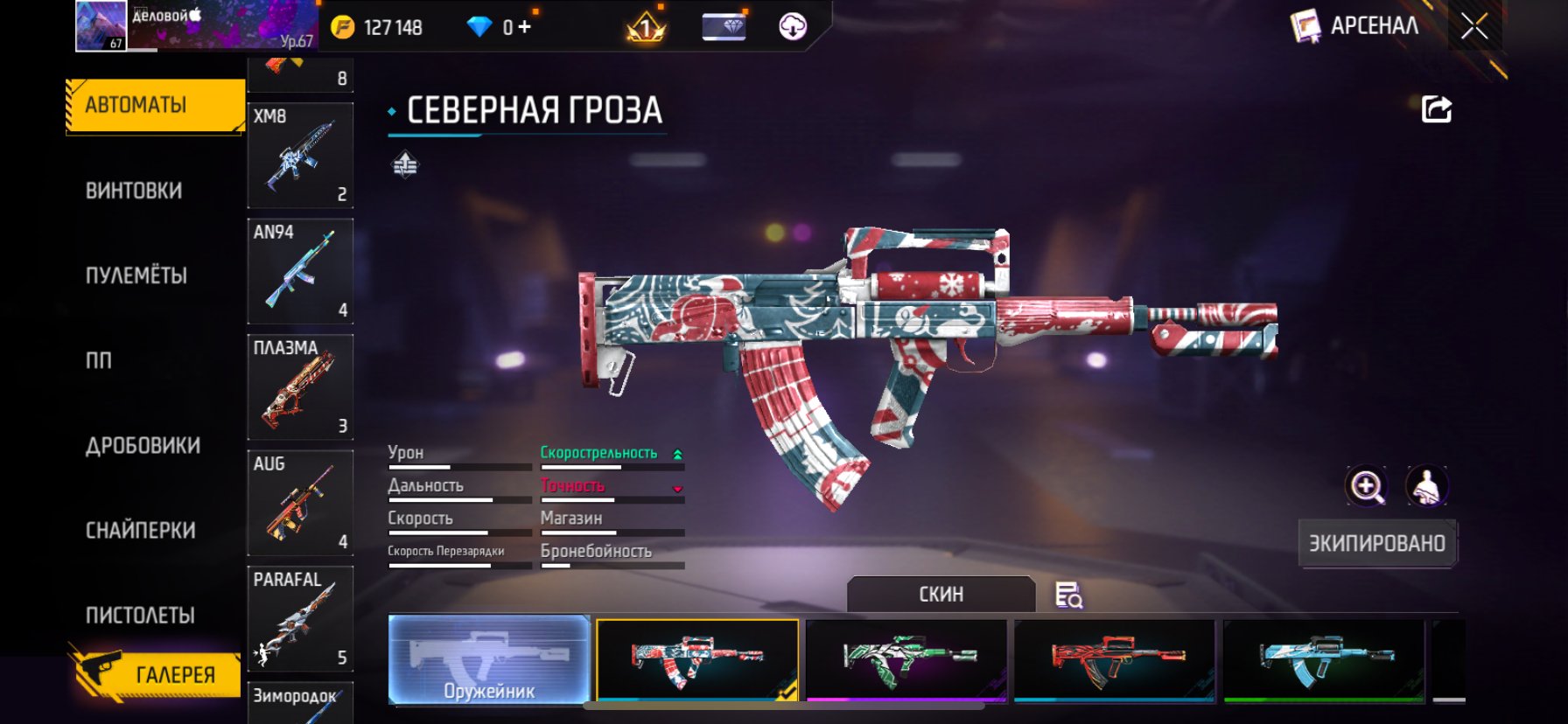This screenshot has width=1568, height=724.
Task: Select the XM8 weapon tile
Action: (x=300, y=156)
